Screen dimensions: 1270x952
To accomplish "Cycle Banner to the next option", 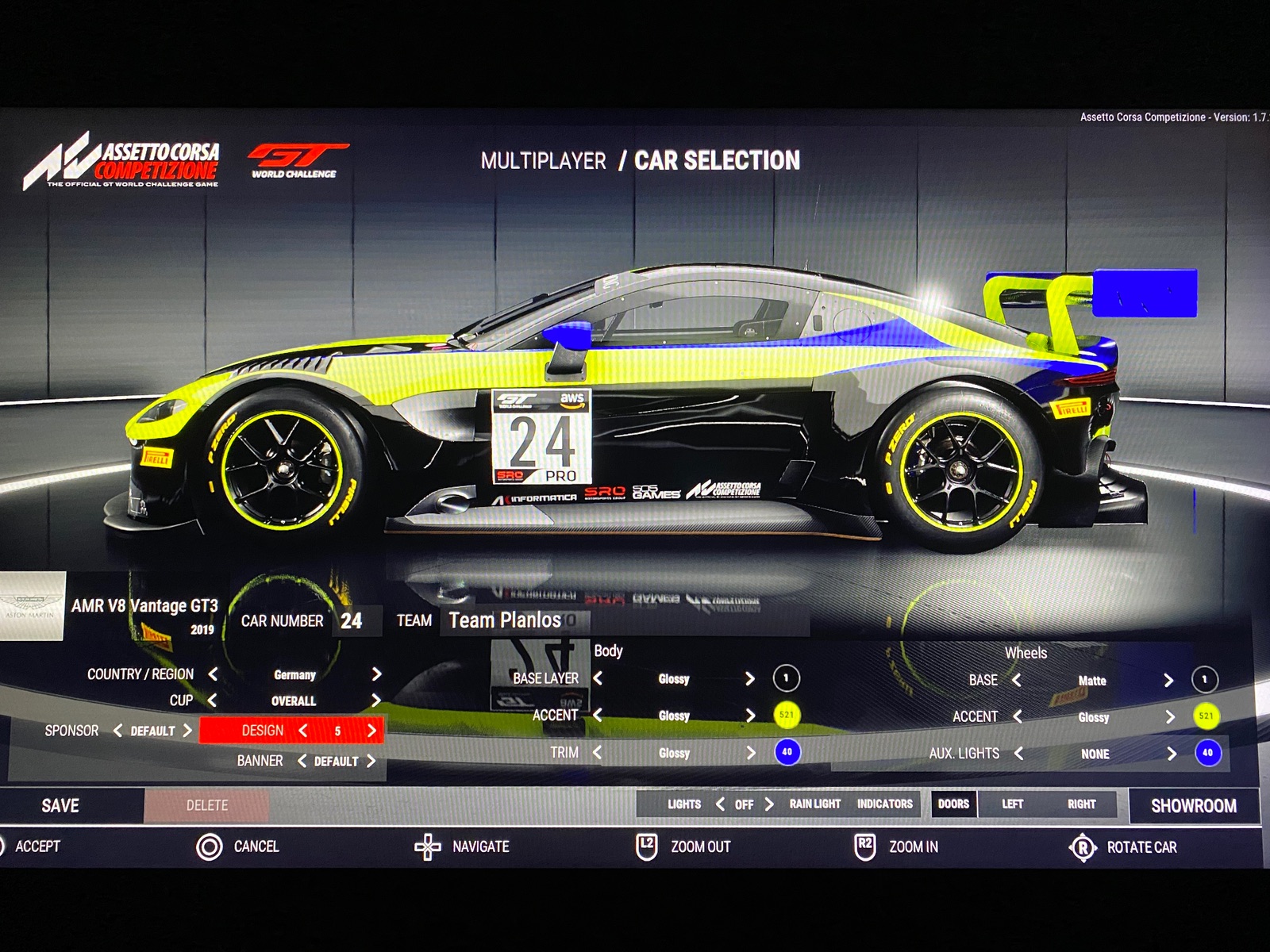I will (371, 761).
